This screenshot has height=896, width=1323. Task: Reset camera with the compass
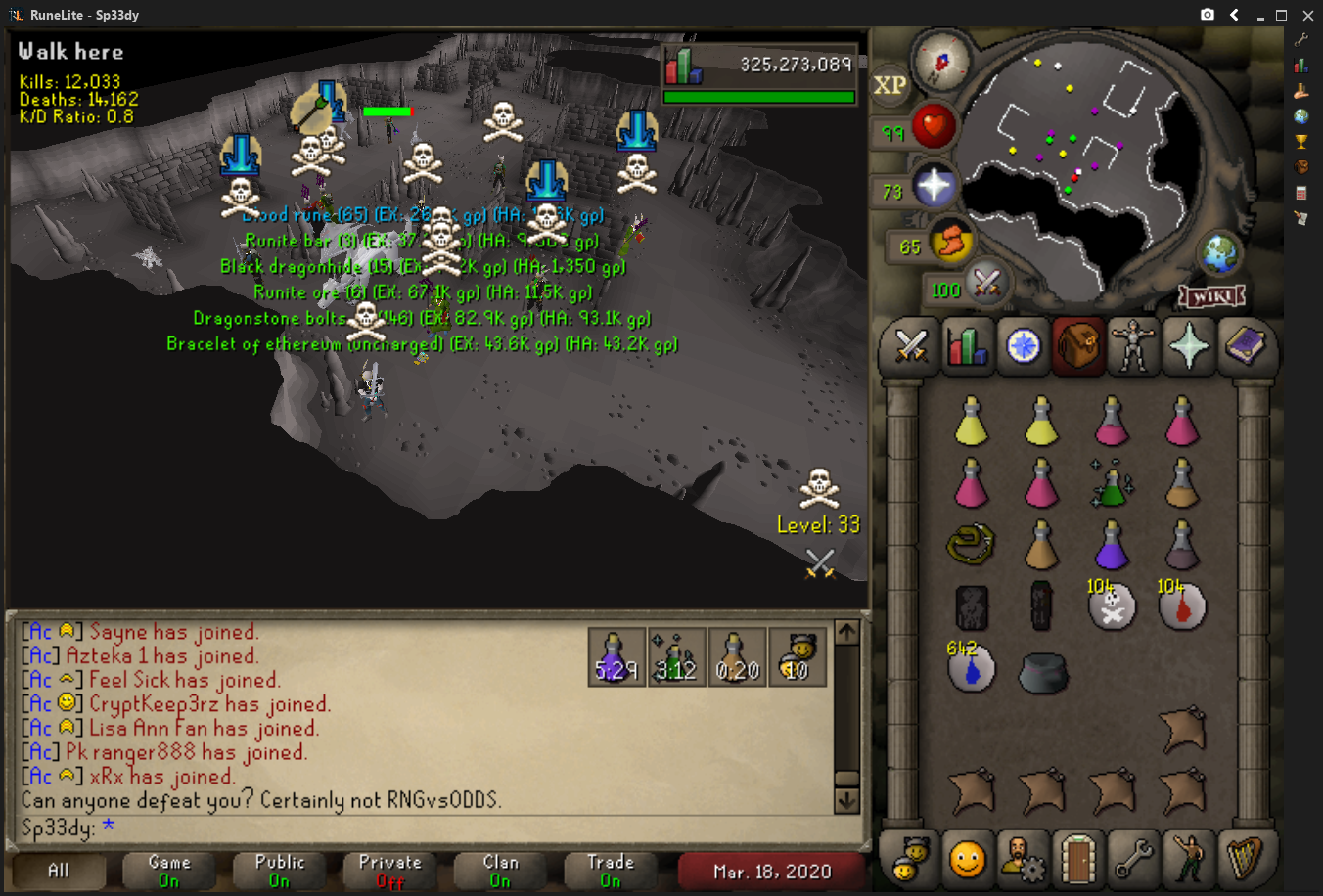[941, 61]
